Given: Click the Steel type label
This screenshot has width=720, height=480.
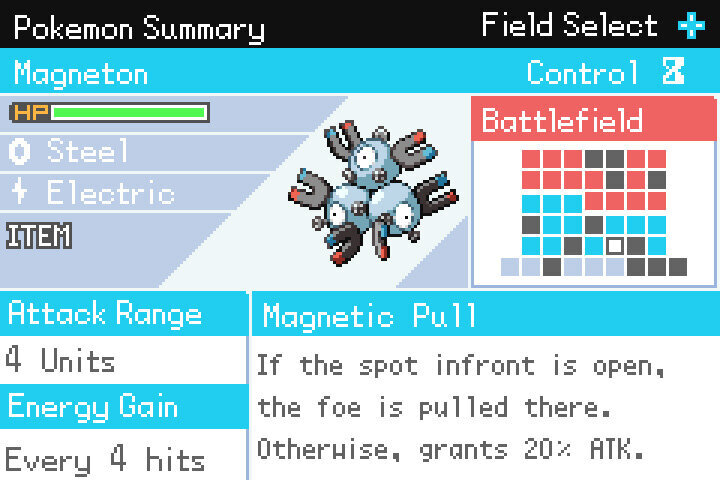Looking at the screenshot, I should [88, 151].
